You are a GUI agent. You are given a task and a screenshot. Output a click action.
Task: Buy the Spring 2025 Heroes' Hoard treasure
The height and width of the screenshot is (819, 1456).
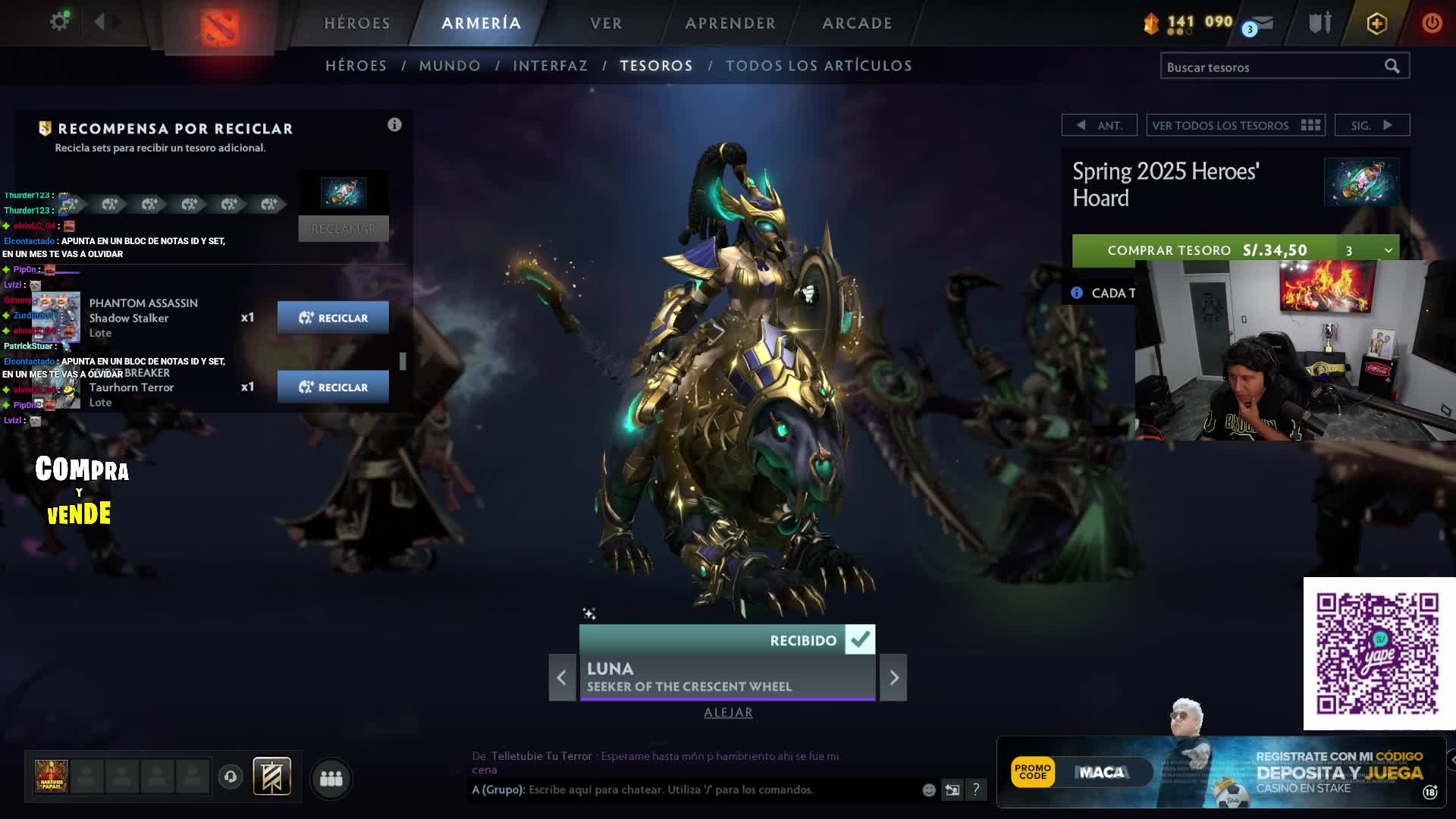click(x=1204, y=250)
